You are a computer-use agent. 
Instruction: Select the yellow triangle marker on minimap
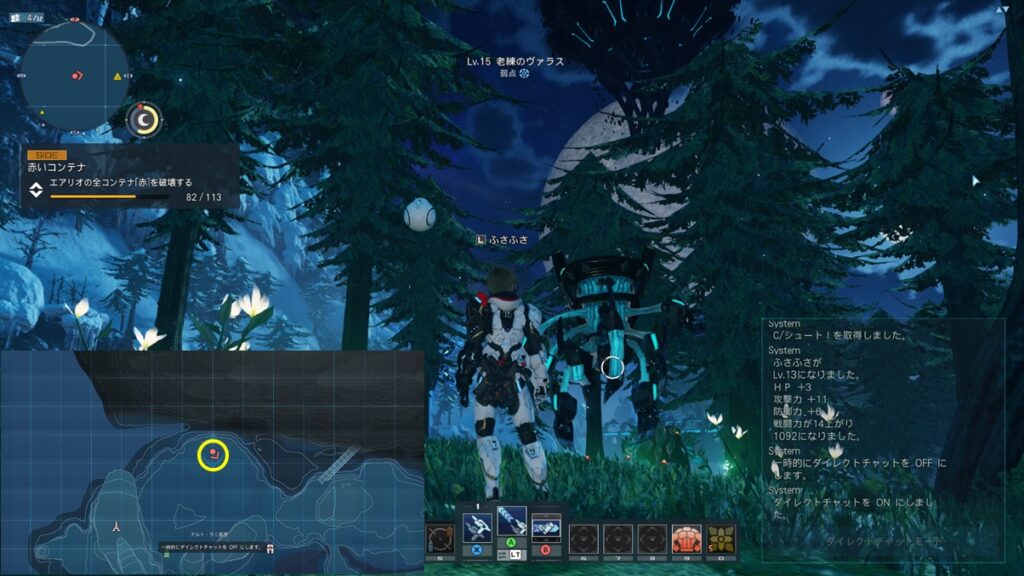pos(117,76)
